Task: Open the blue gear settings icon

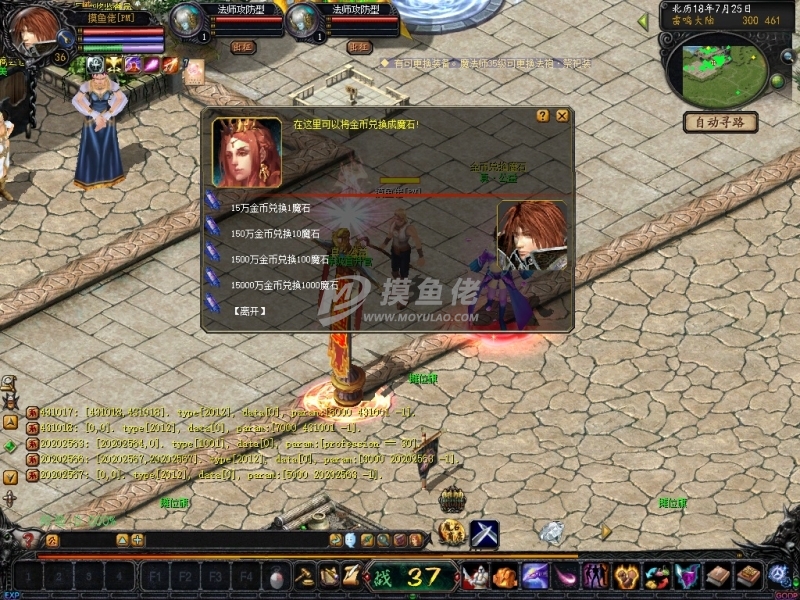Action: click(x=779, y=575)
